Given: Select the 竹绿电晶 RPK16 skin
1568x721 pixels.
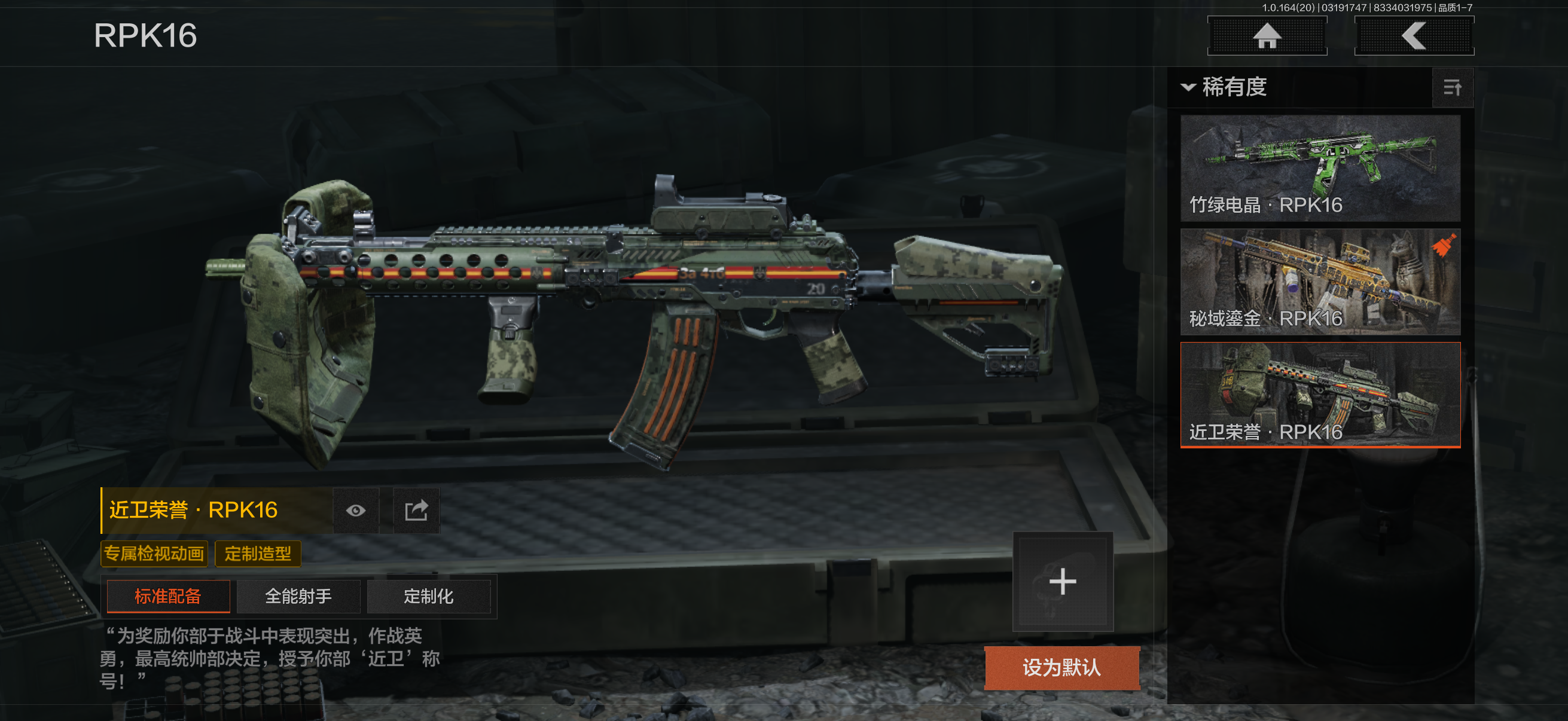Looking at the screenshot, I should [x=1320, y=168].
